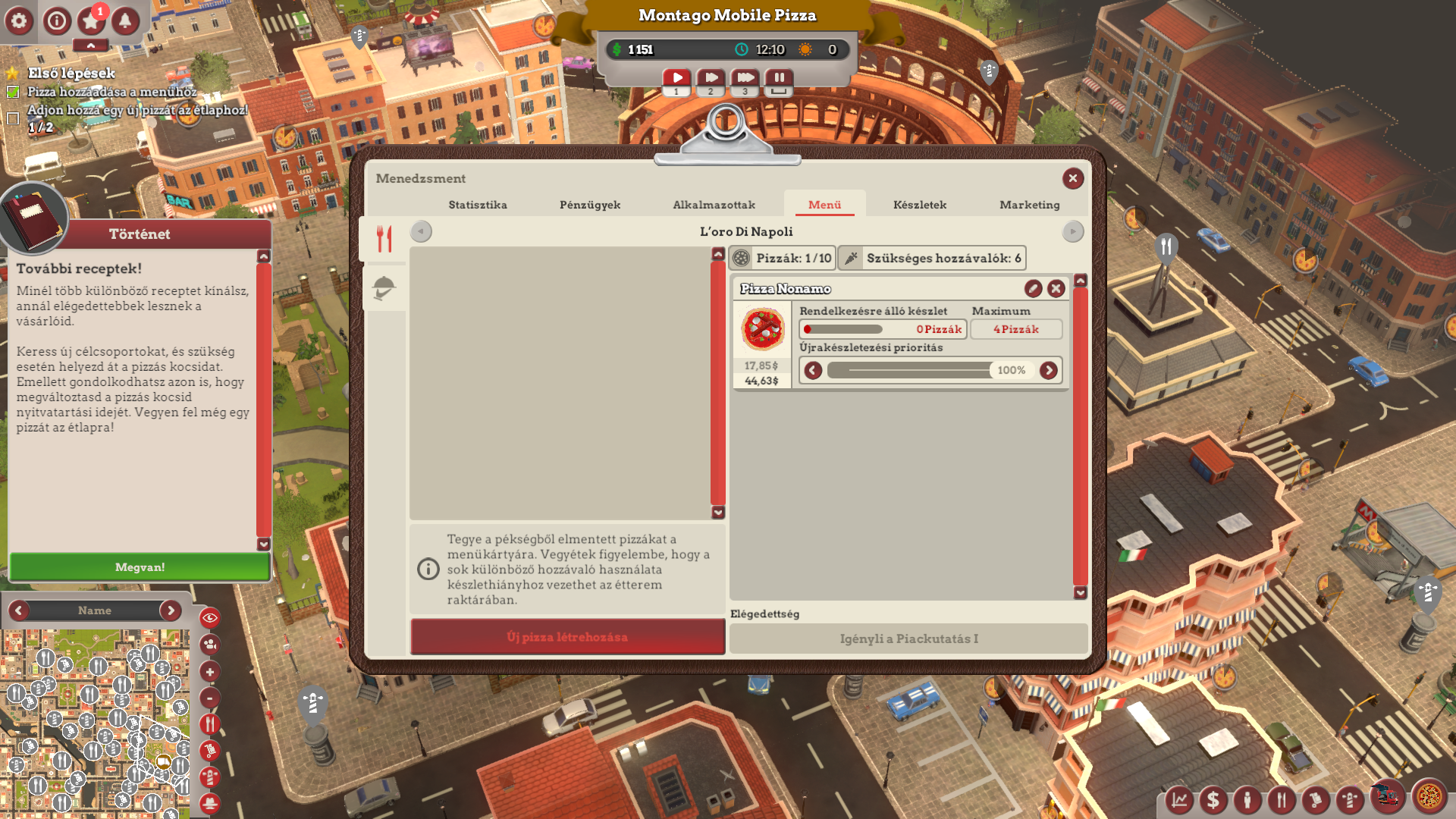Screen dimensions: 1456x819
Task: Set game speed to fastest
Action: tap(745, 78)
